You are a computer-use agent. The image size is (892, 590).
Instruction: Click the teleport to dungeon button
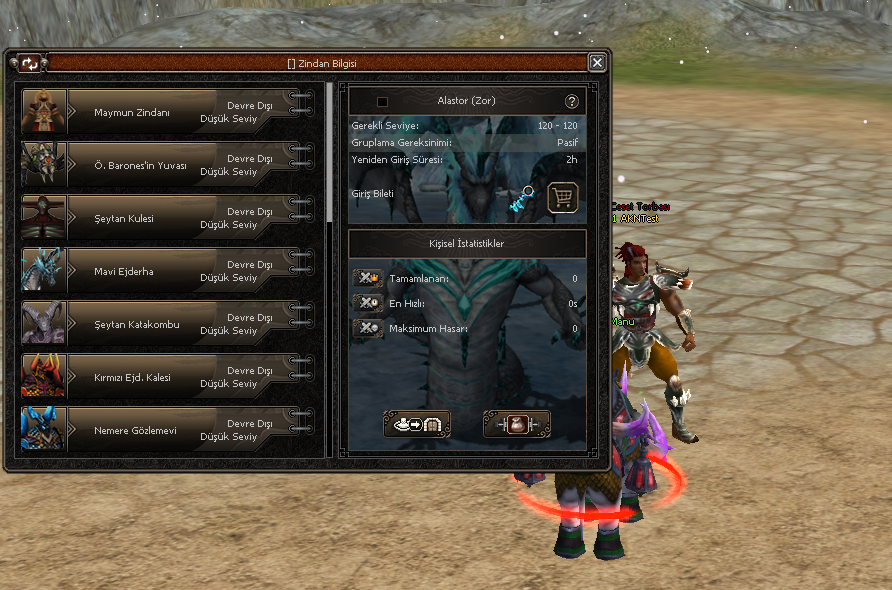click(417, 424)
